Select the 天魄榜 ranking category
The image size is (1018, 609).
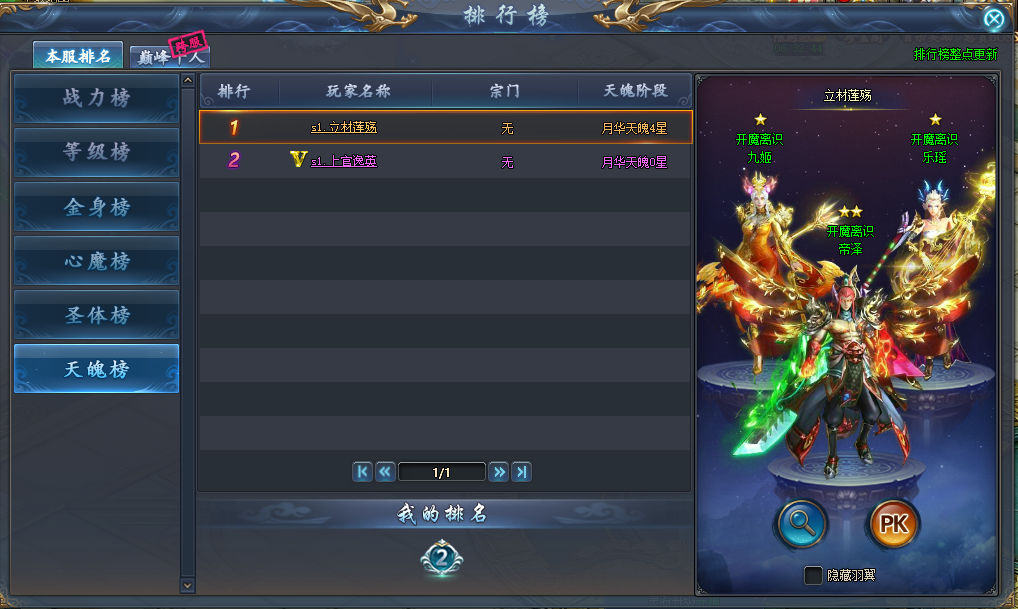tap(97, 369)
